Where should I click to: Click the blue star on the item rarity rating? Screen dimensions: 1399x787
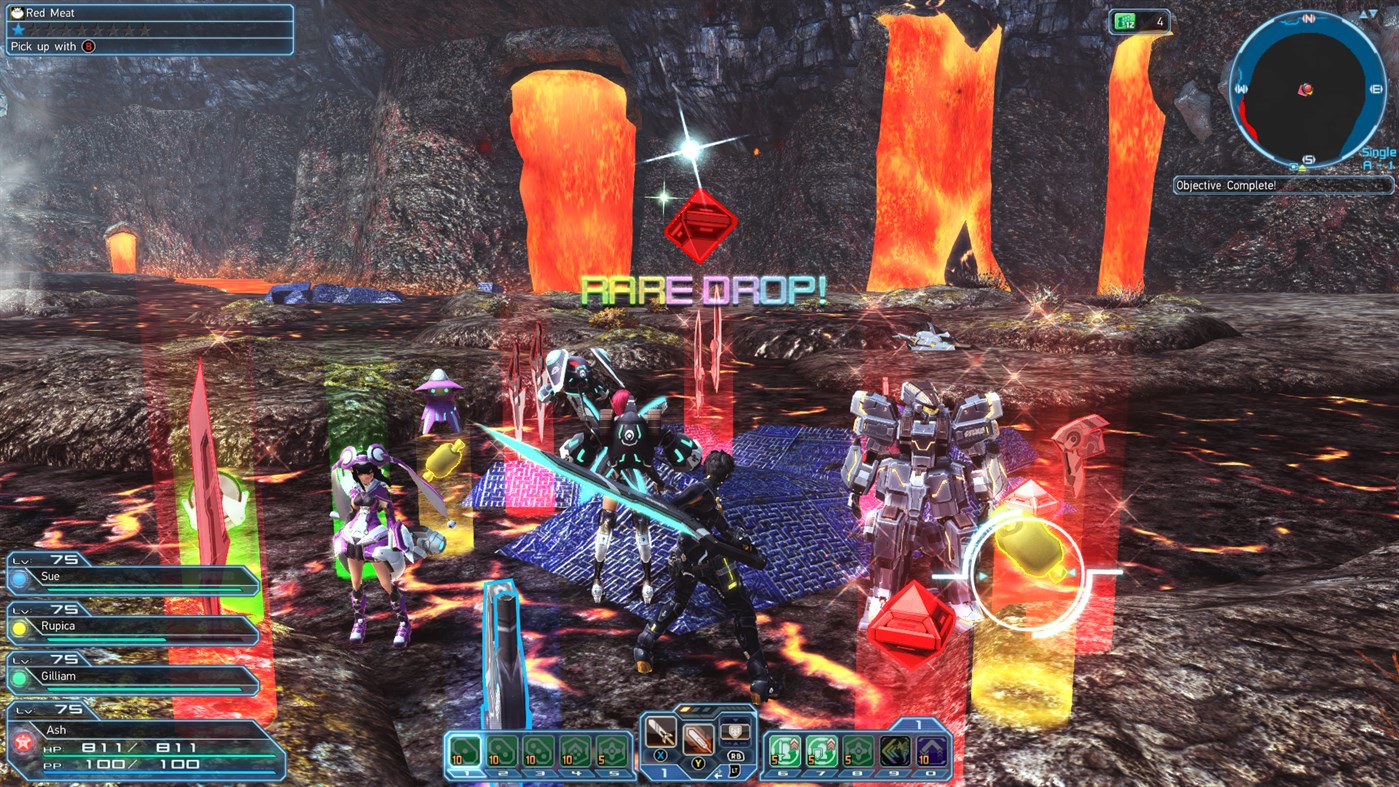[18, 30]
